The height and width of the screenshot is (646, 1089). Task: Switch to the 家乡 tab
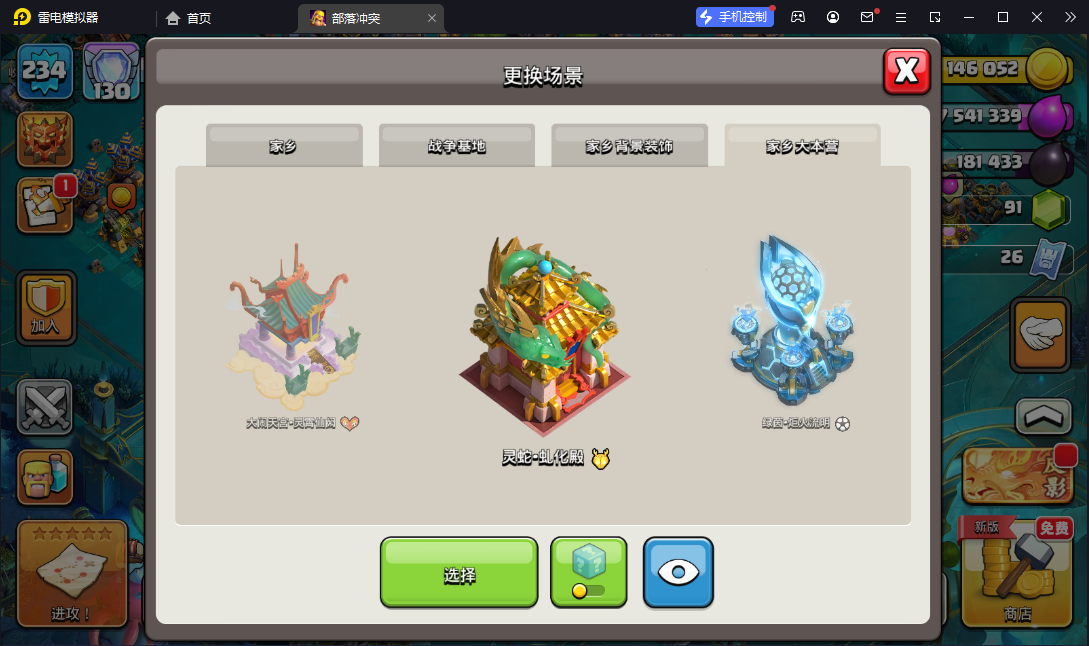pyautogui.click(x=283, y=146)
